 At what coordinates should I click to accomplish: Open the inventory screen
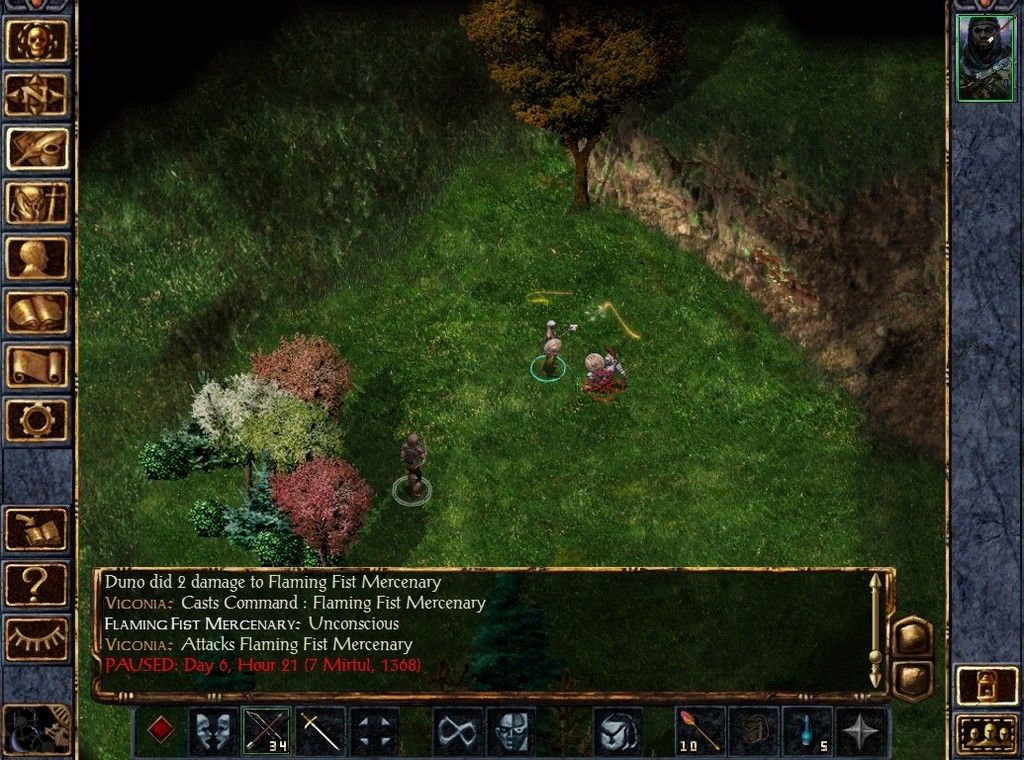pyautogui.click(x=38, y=203)
